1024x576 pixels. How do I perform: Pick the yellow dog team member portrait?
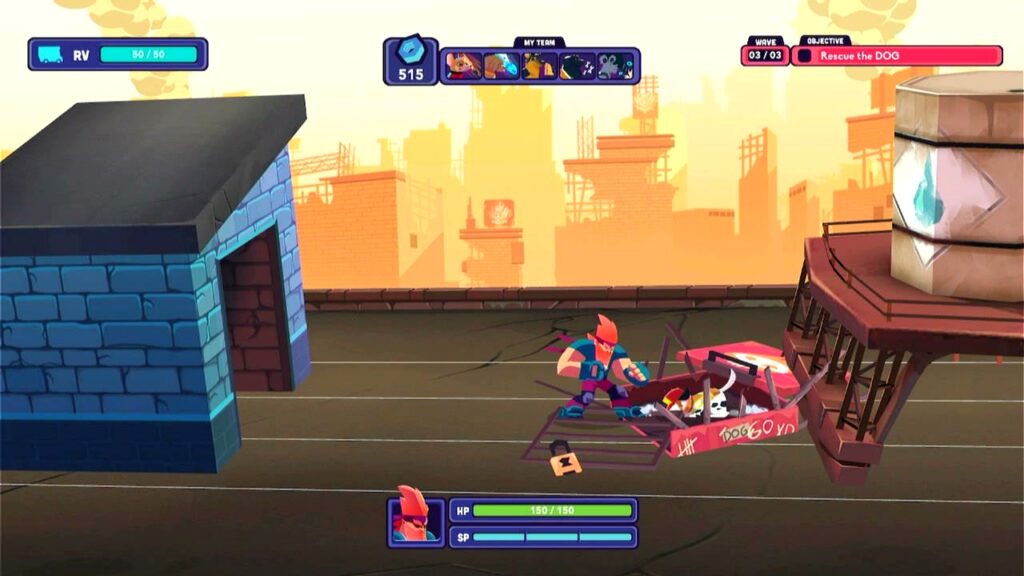(x=539, y=66)
